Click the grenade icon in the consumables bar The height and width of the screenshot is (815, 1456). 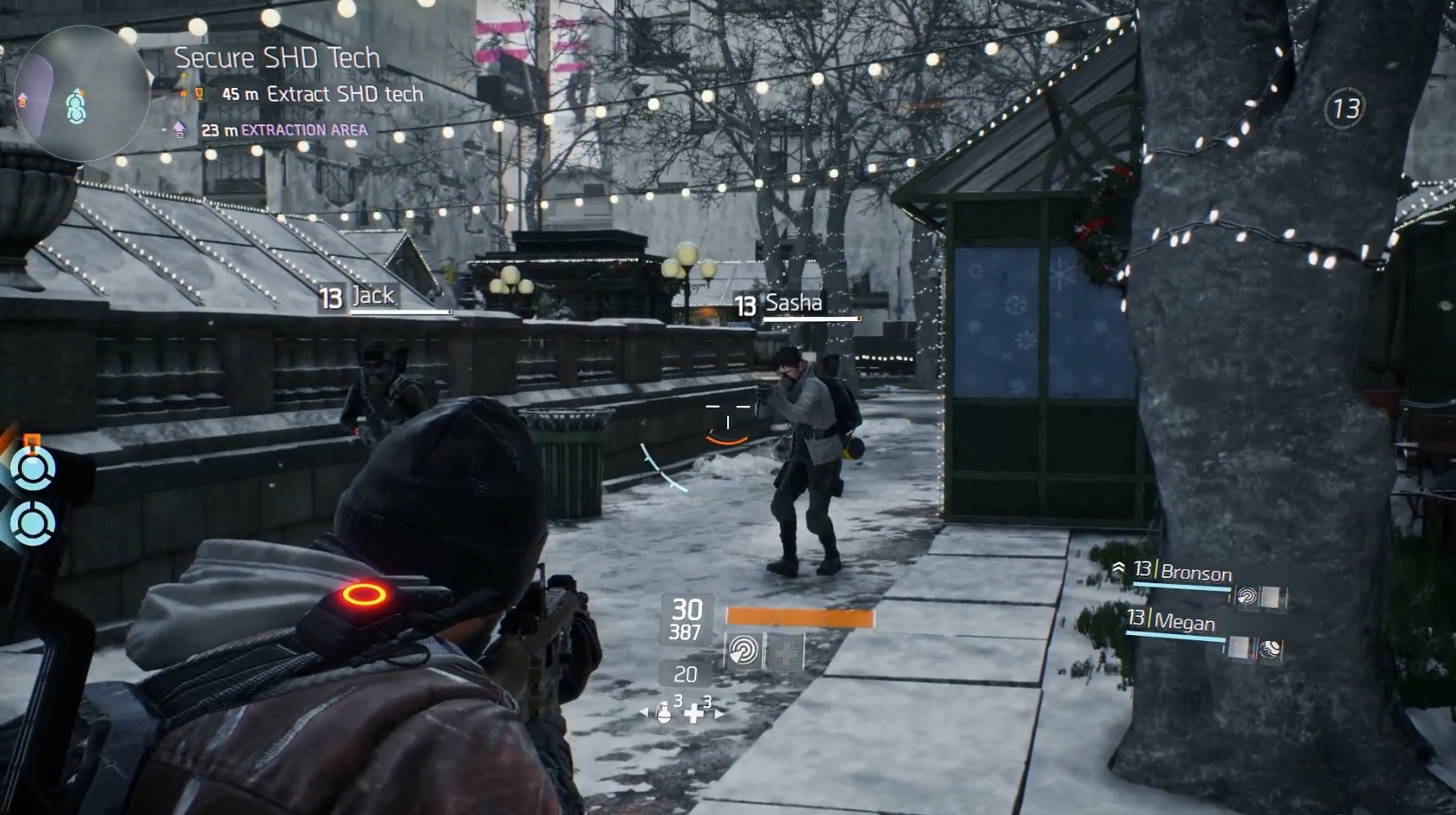tap(665, 712)
